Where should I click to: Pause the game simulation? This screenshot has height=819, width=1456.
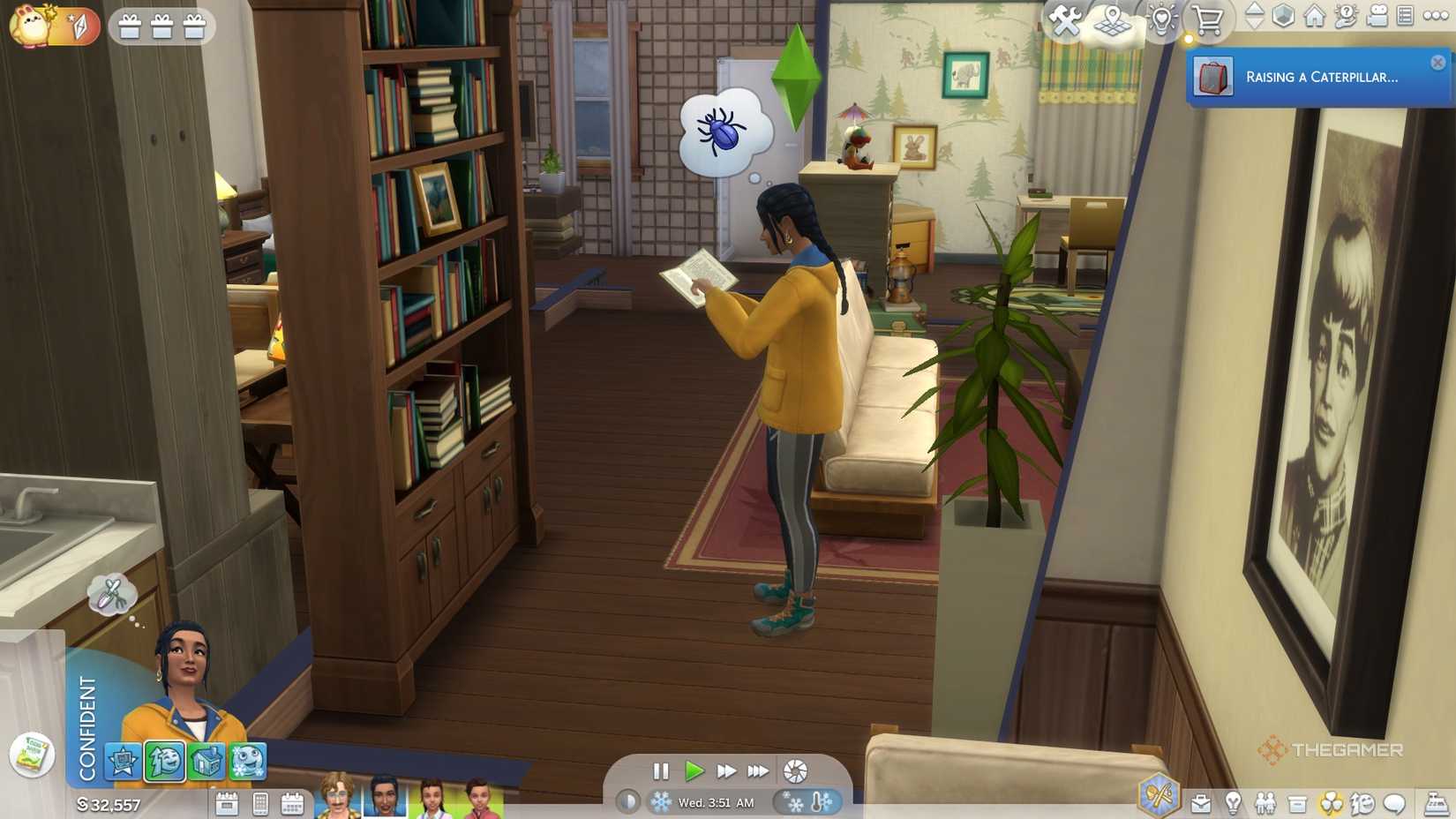662,771
